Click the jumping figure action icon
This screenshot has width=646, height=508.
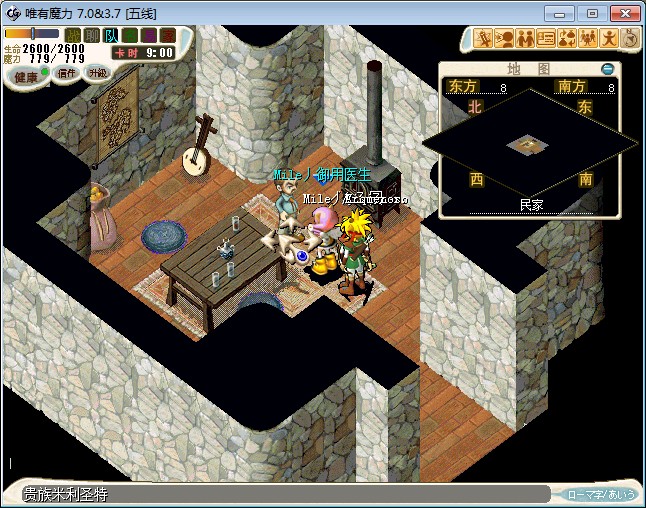(610, 39)
